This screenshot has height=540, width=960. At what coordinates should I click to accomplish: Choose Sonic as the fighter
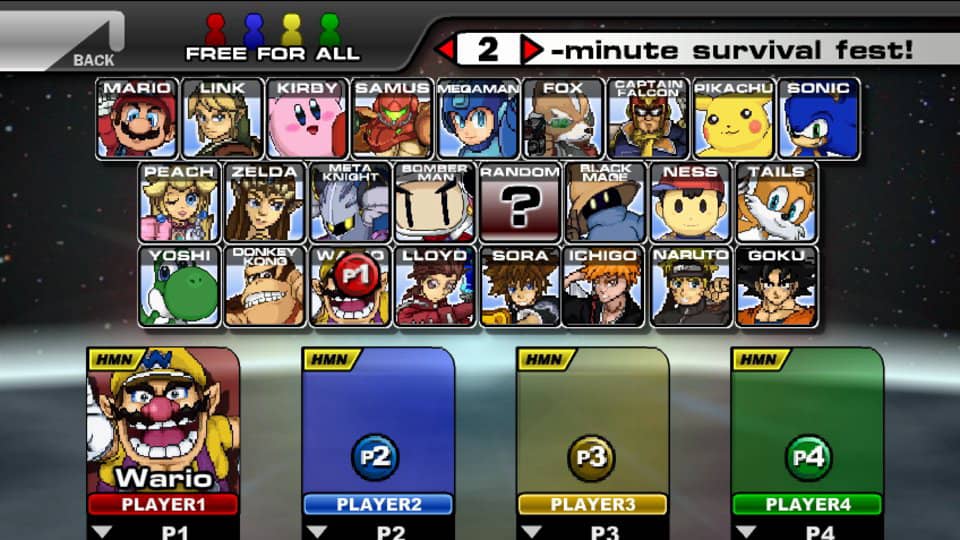[819, 119]
